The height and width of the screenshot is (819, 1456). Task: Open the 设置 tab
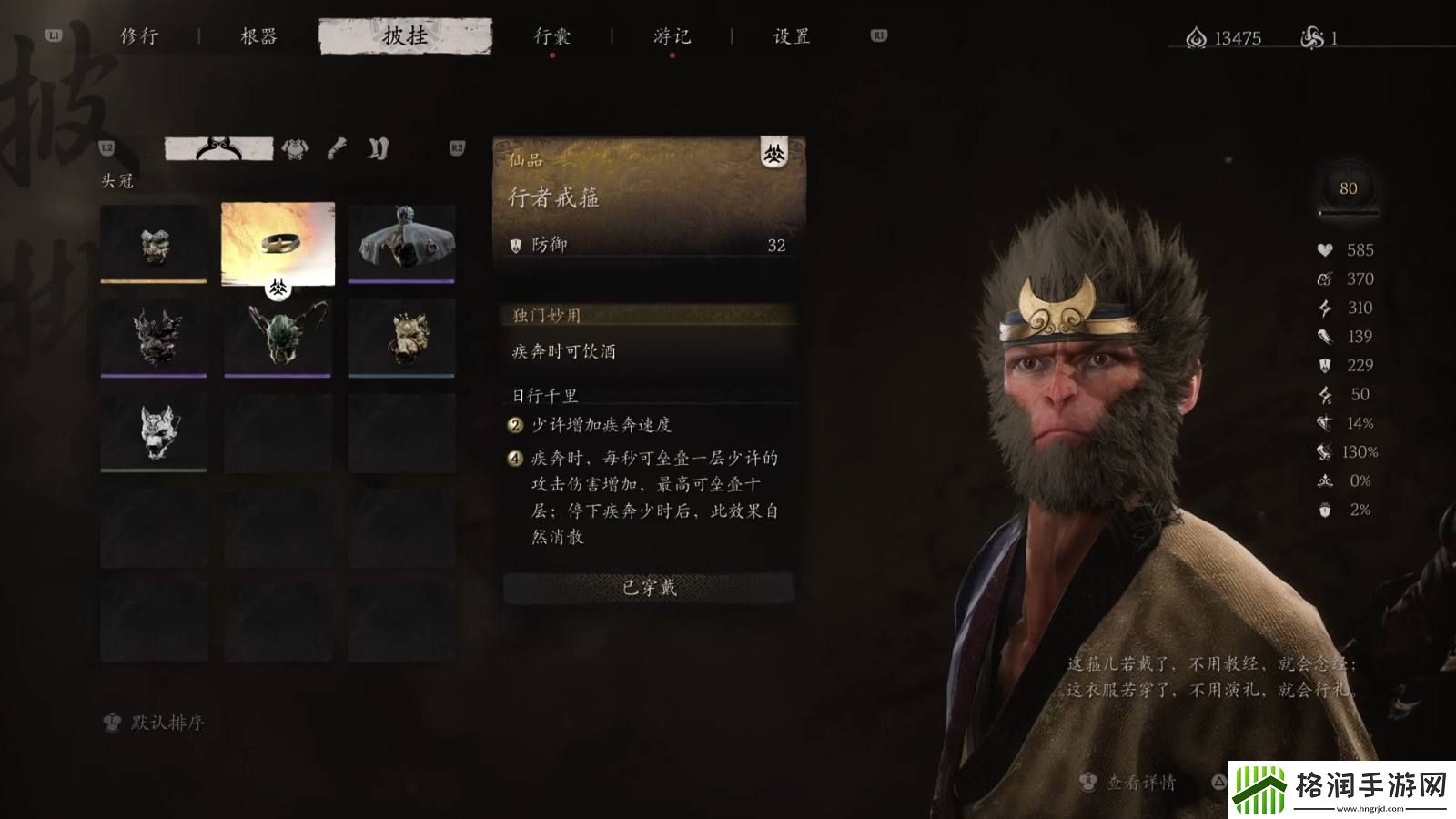click(791, 36)
